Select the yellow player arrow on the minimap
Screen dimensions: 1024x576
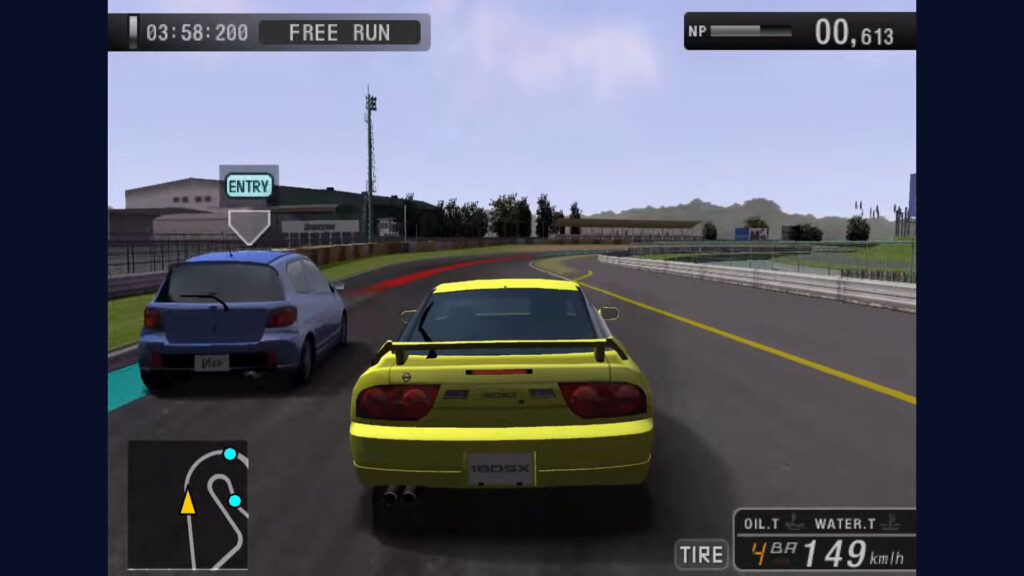pyautogui.click(x=187, y=502)
